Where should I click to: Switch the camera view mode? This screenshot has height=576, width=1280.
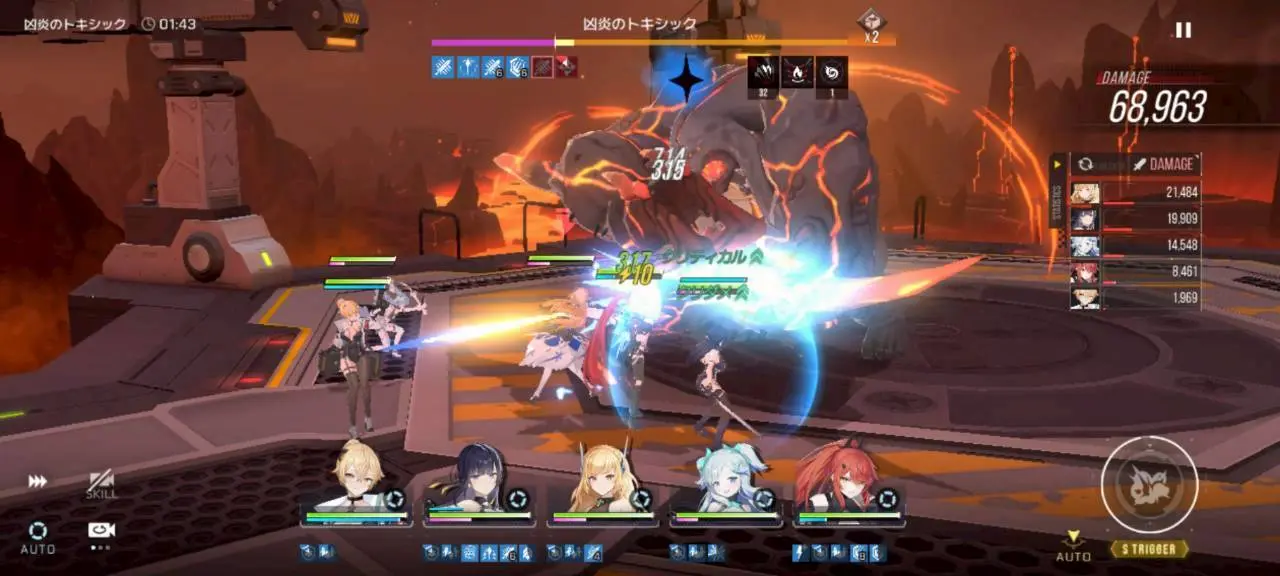point(101,531)
